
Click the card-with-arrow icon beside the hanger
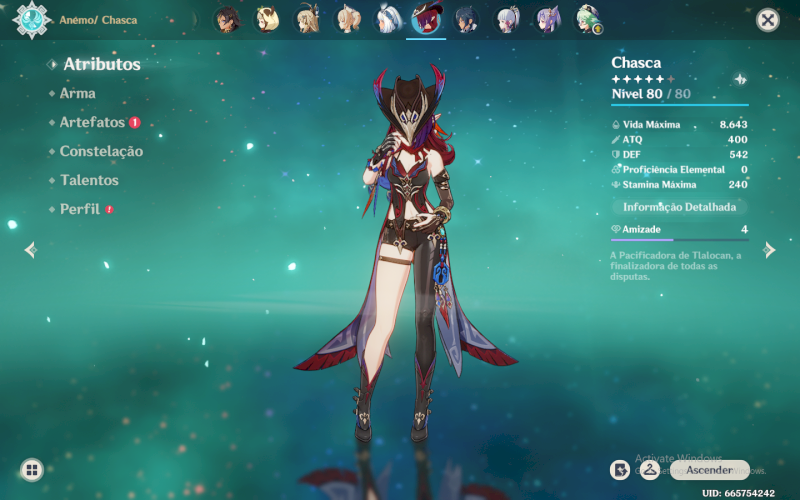(621, 469)
